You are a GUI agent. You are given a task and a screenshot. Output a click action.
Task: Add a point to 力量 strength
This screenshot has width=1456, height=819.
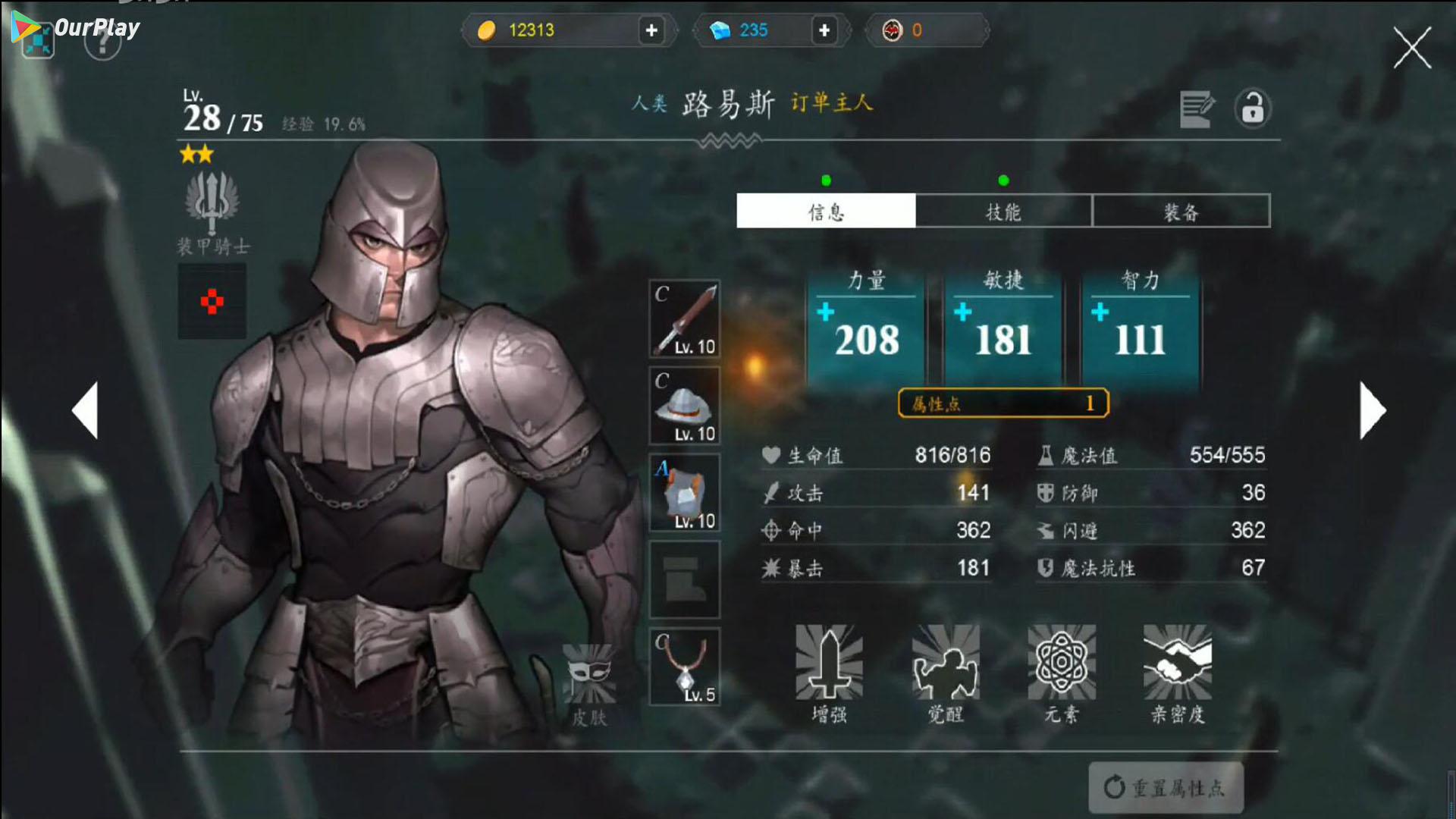tap(826, 311)
